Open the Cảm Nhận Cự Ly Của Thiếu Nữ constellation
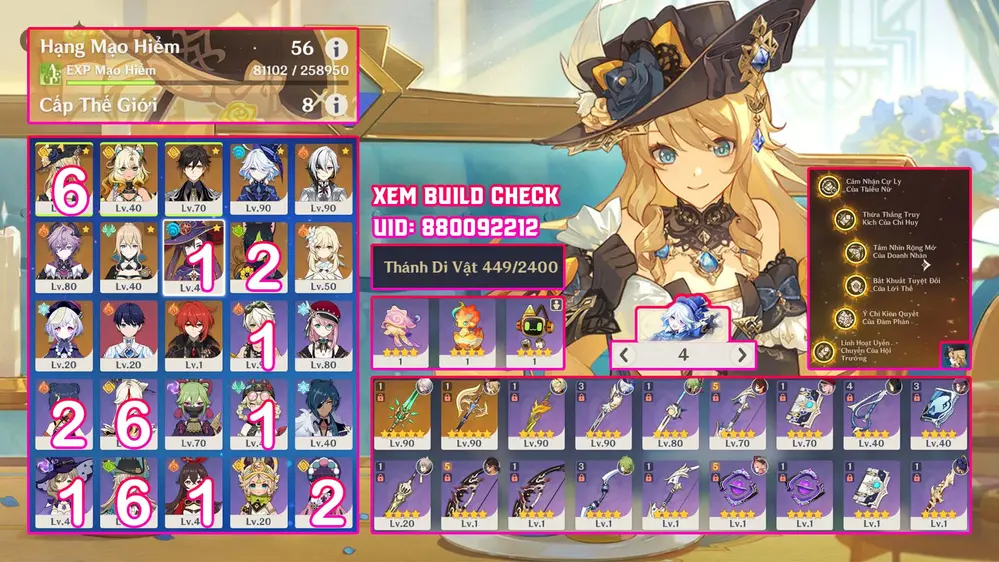Image resolution: width=999 pixels, height=562 pixels. pyautogui.click(x=828, y=186)
